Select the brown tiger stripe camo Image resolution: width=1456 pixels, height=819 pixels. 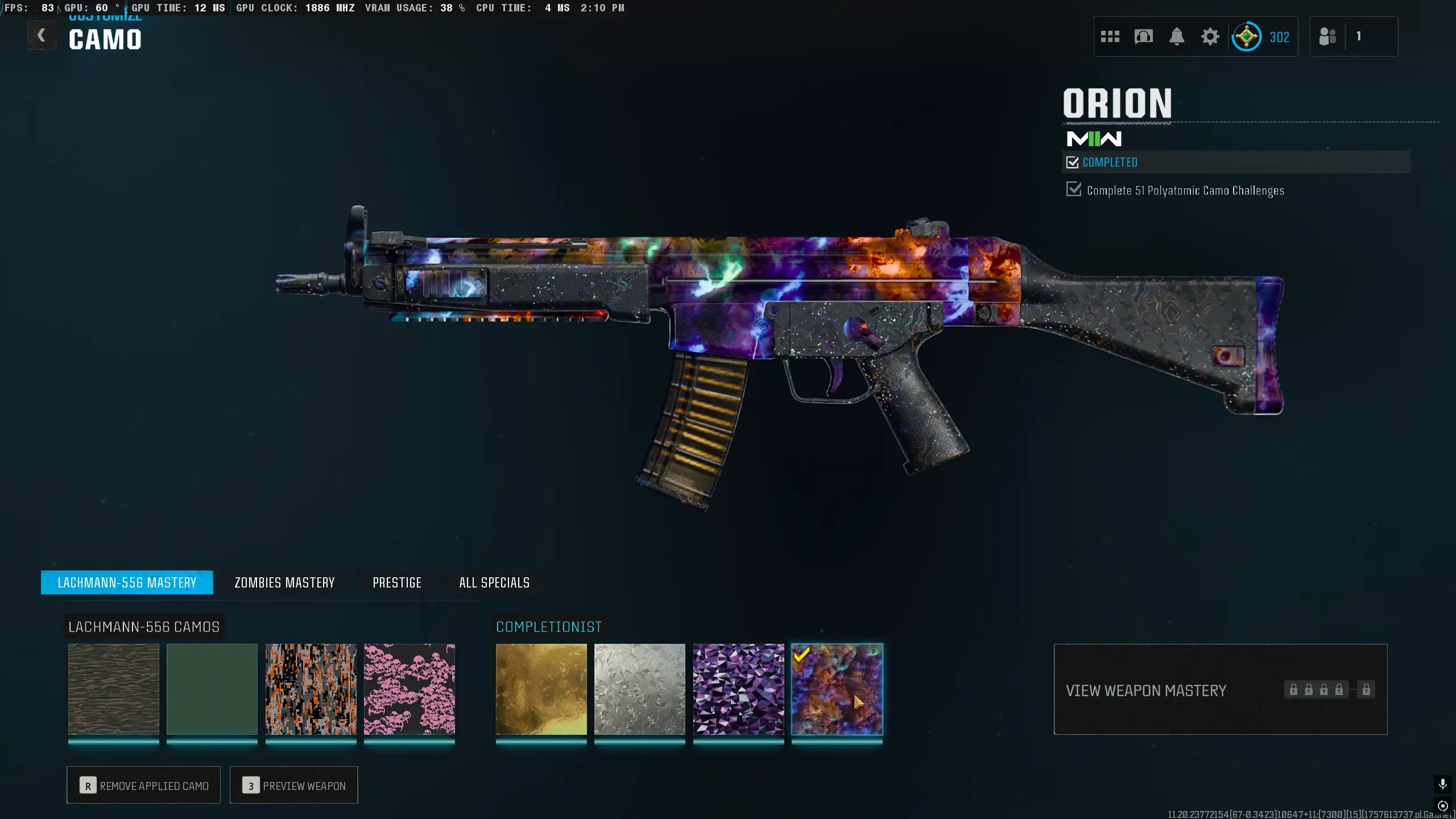tap(114, 689)
